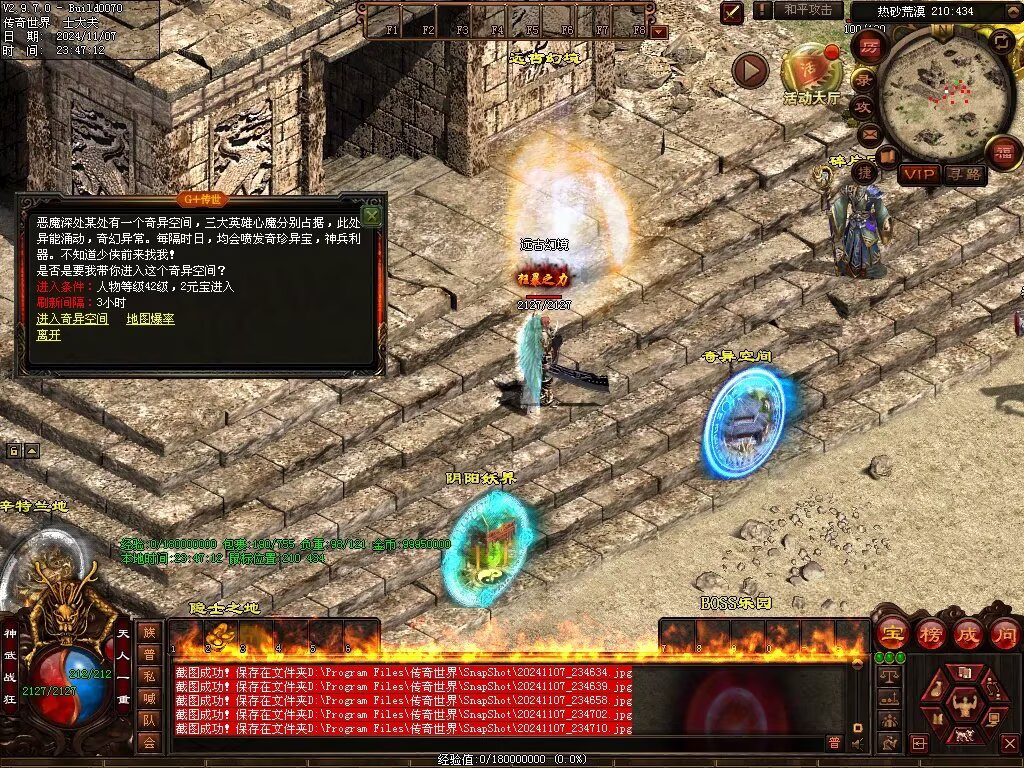
Task: Switch to the 私 private chat channel
Action: (x=149, y=675)
